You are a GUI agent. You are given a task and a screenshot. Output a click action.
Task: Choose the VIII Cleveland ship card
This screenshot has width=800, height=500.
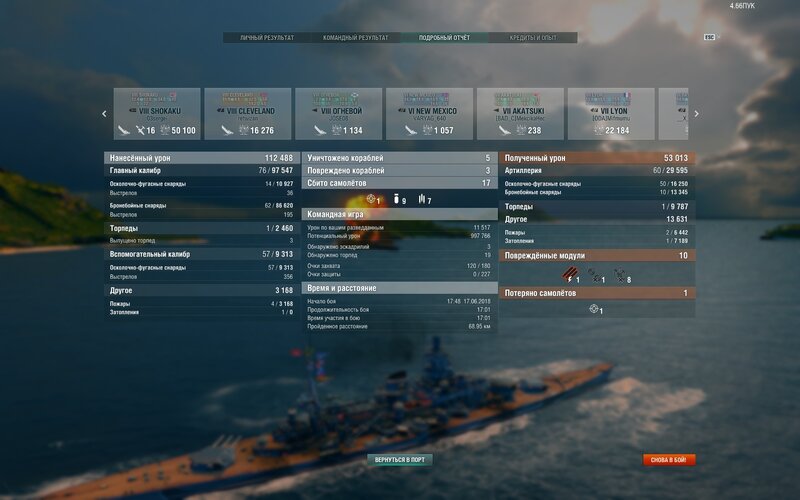248,113
